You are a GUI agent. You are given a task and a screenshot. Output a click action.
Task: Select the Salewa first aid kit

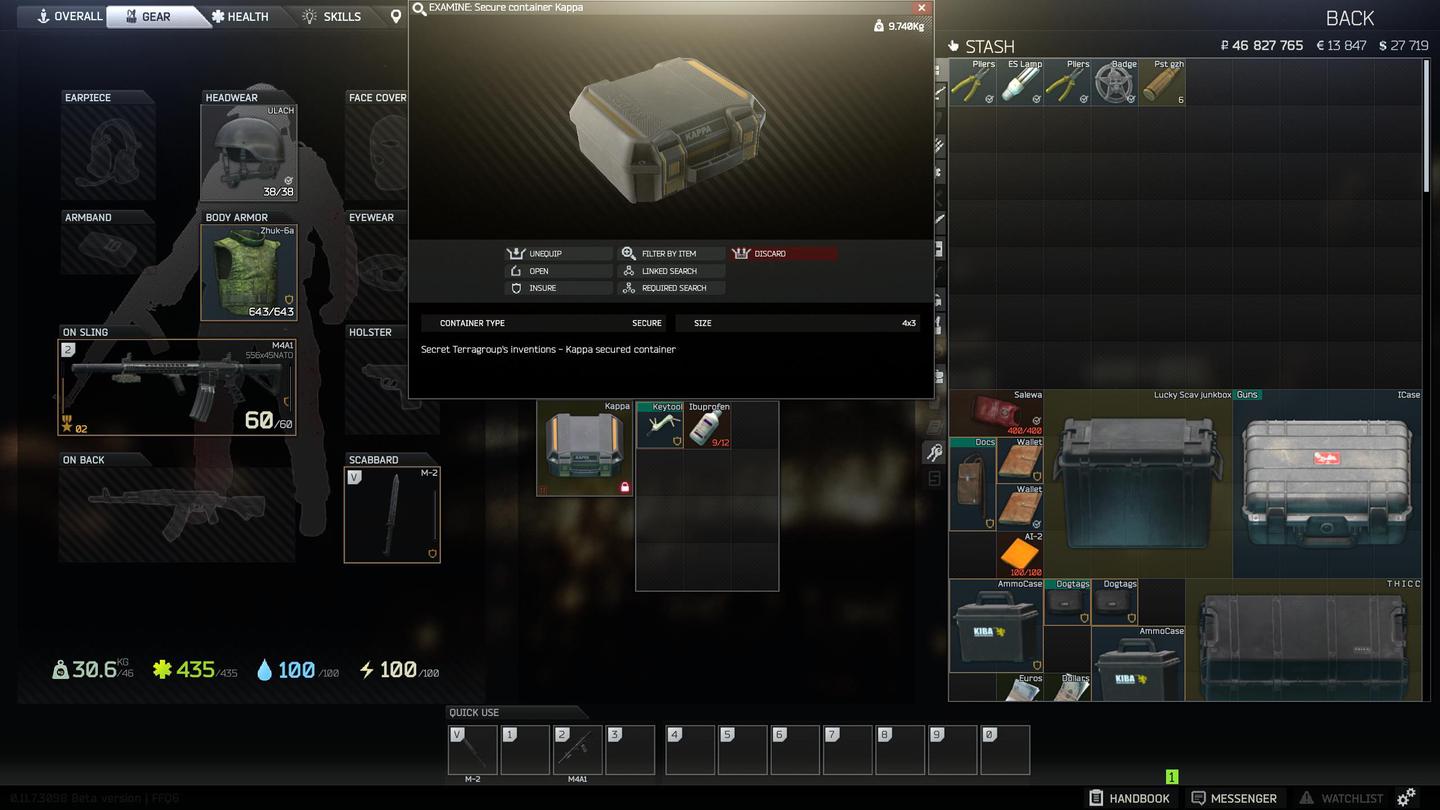coord(996,413)
